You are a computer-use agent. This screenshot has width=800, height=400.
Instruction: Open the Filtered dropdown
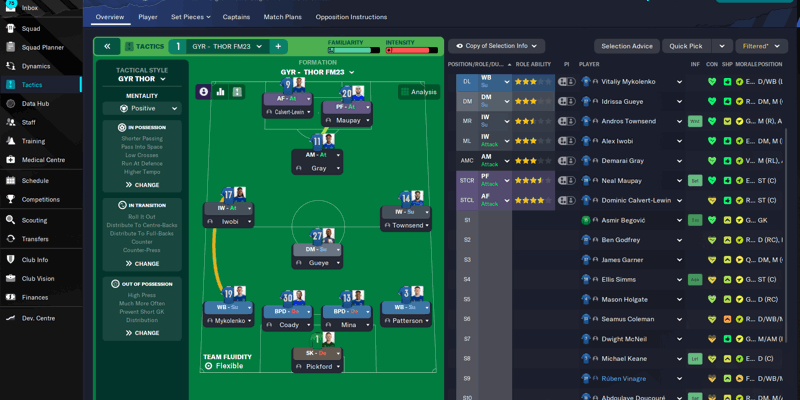pyautogui.click(x=760, y=46)
